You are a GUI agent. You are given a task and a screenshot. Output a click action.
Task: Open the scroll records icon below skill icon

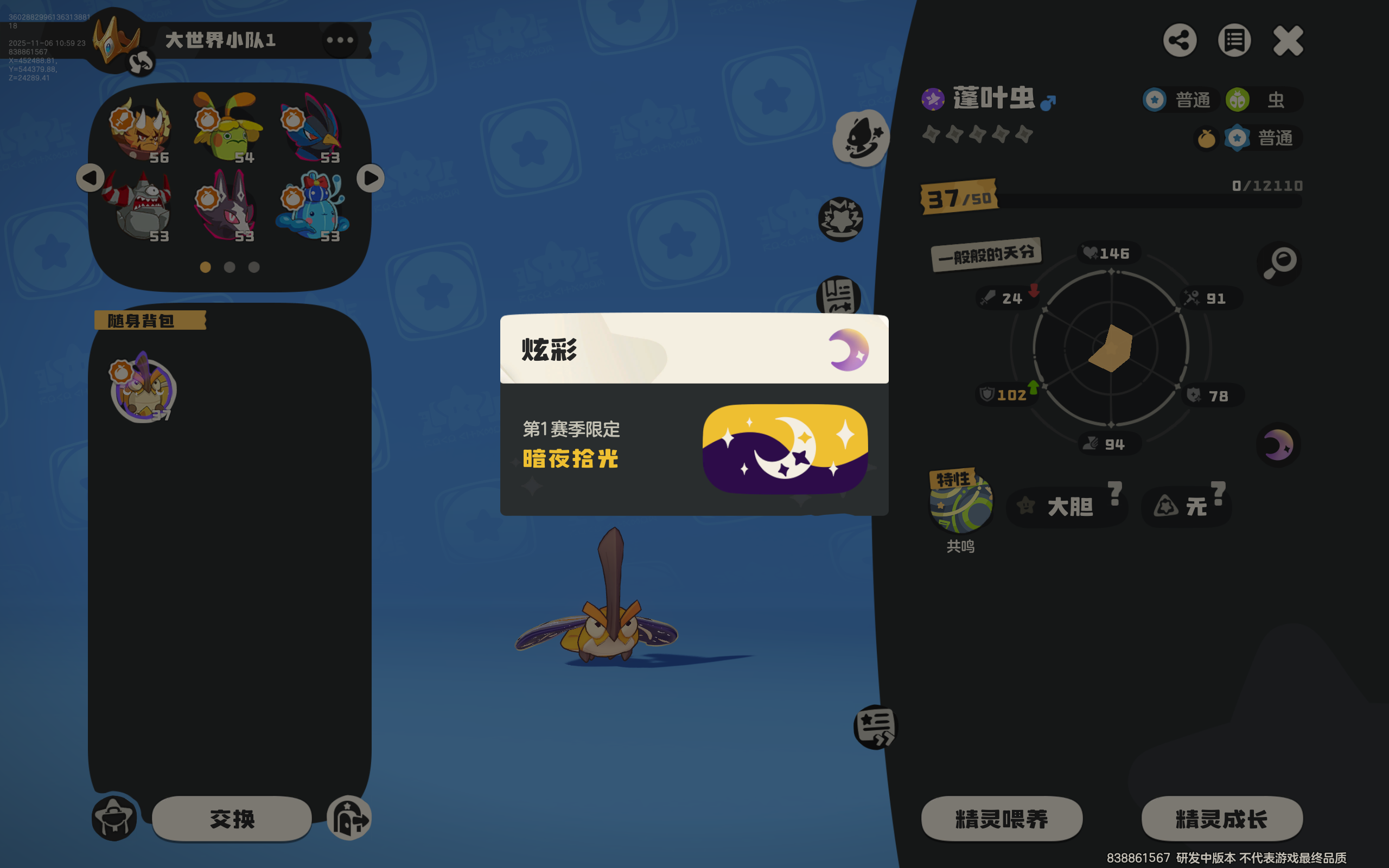[837, 294]
